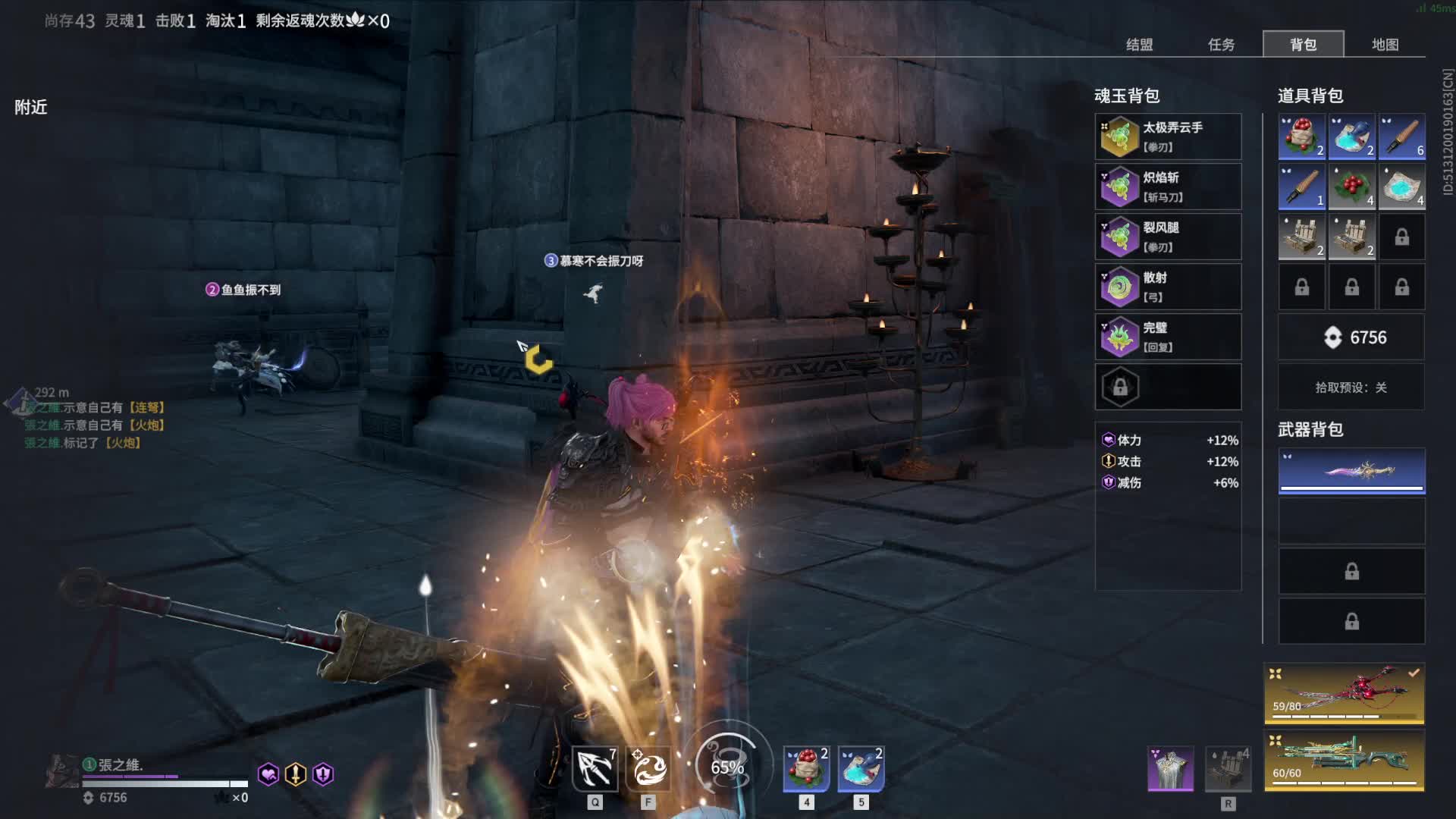The height and width of the screenshot is (819, 1456).
Task: Select the 散射 bow soul jade
Action: (1168, 287)
